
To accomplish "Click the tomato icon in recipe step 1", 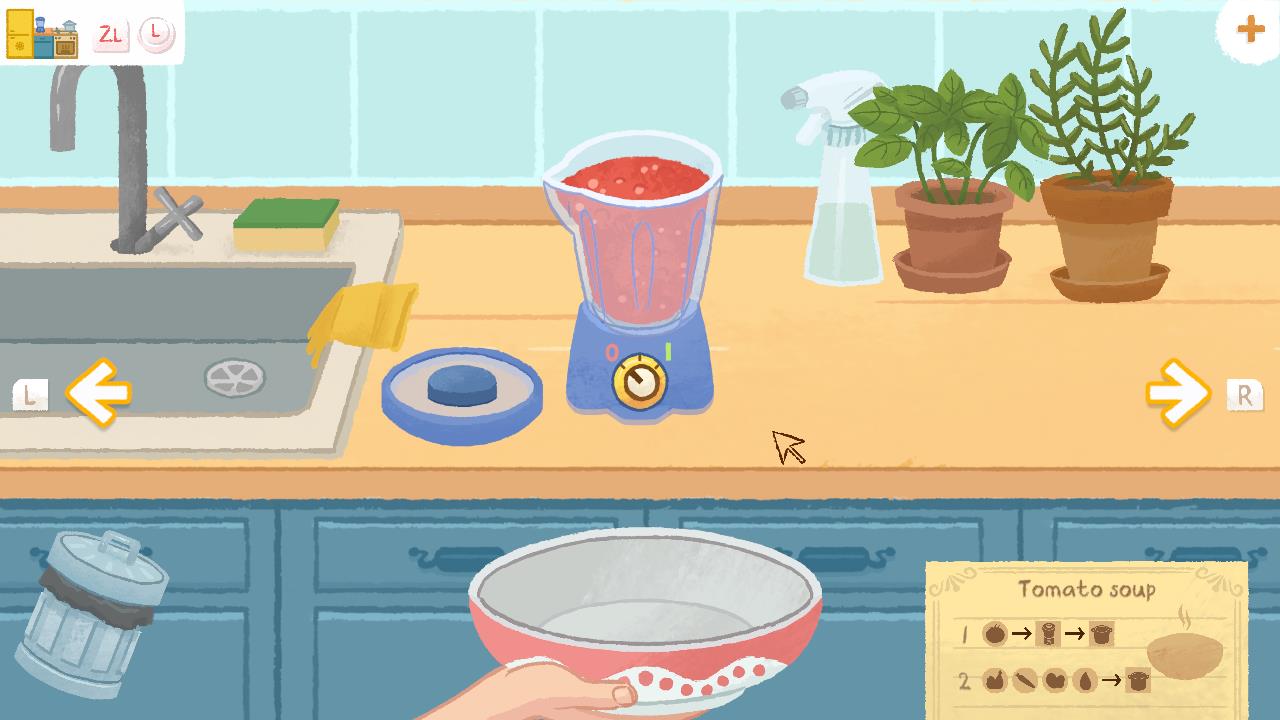I will [993, 632].
